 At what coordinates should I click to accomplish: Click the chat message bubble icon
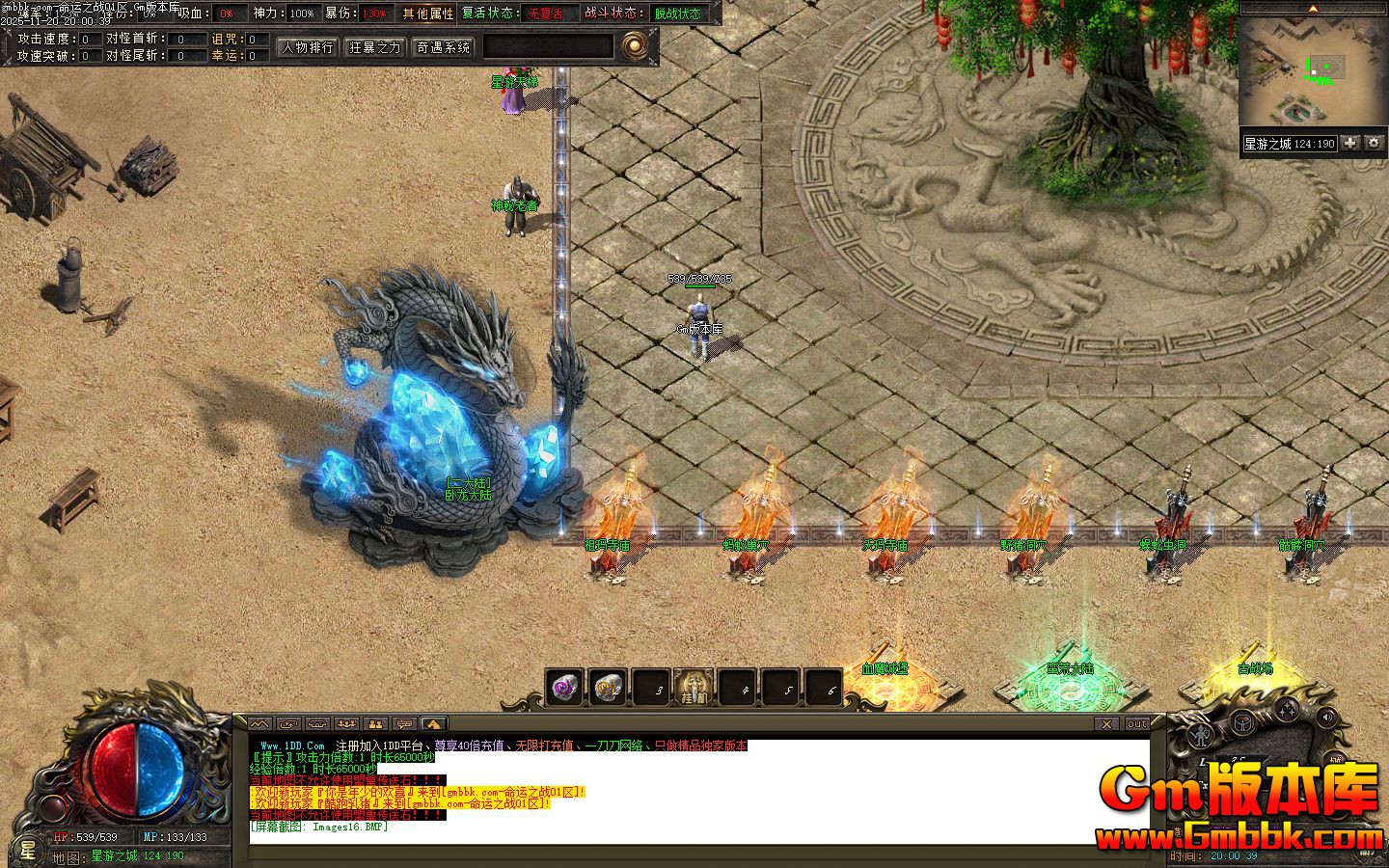pyautogui.click(x=405, y=723)
